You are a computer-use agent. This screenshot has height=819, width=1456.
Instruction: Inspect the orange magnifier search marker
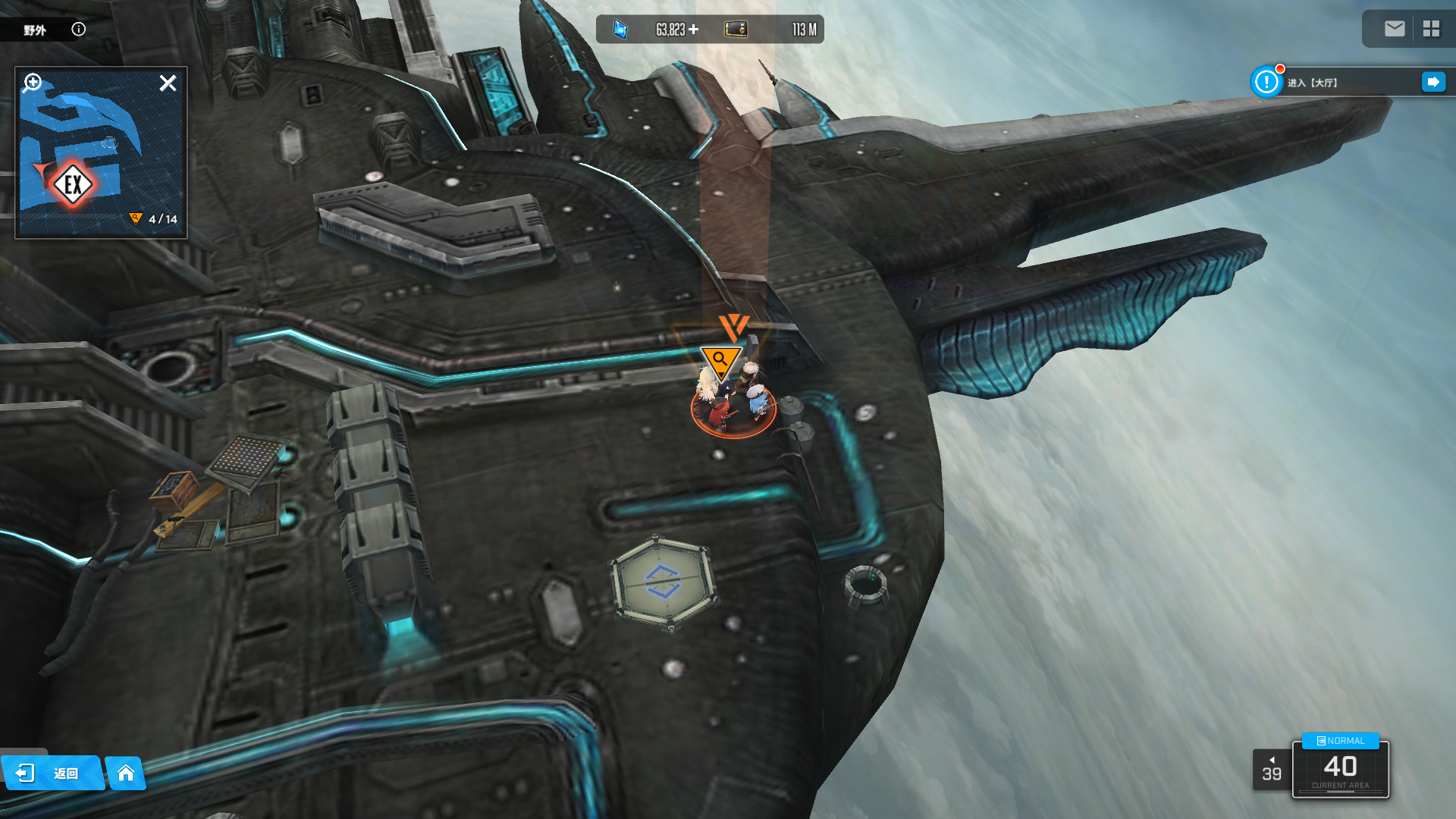[x=720, y=359]
